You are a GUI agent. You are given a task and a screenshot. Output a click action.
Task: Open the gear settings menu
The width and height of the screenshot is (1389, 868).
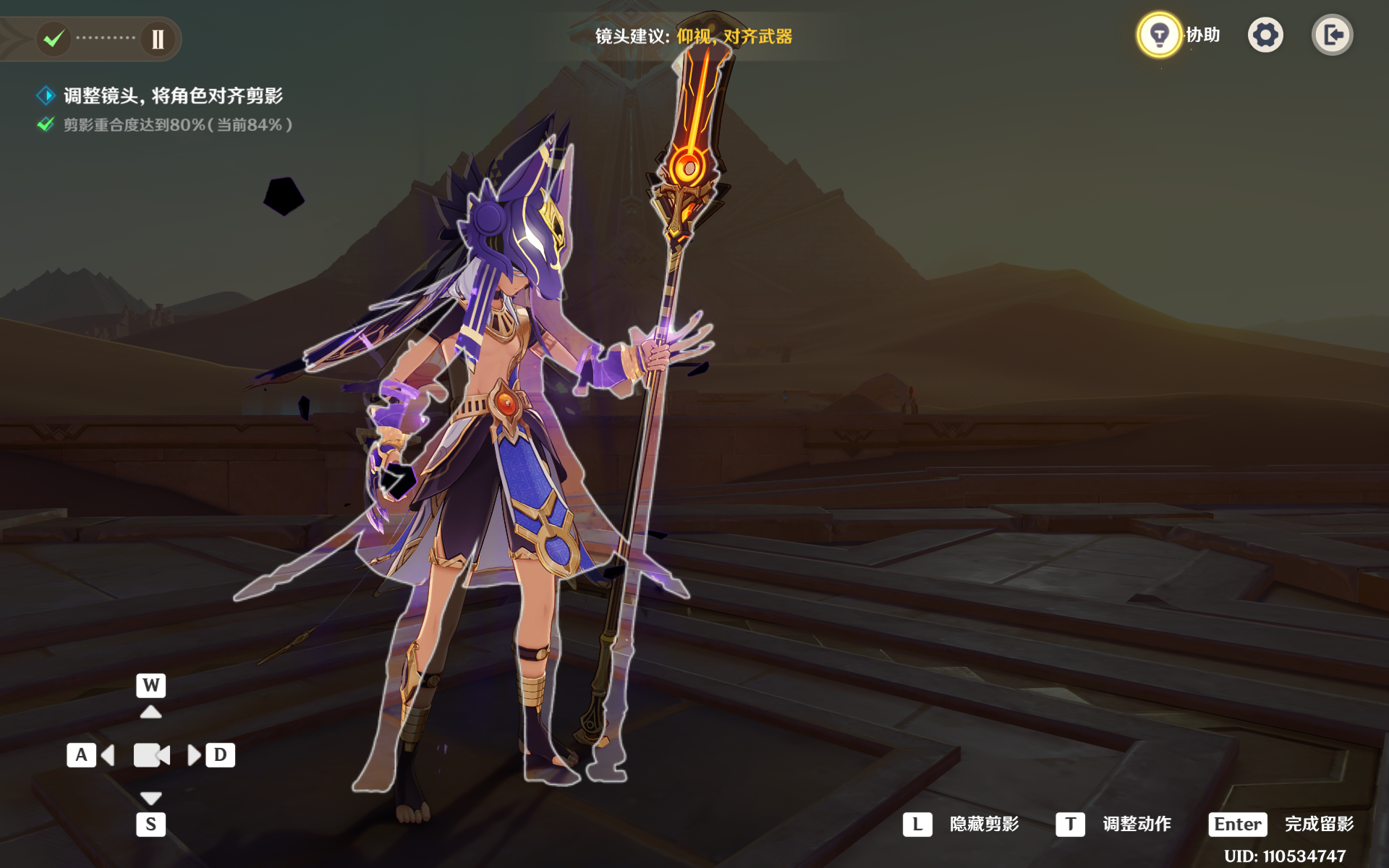point(1265,35)
